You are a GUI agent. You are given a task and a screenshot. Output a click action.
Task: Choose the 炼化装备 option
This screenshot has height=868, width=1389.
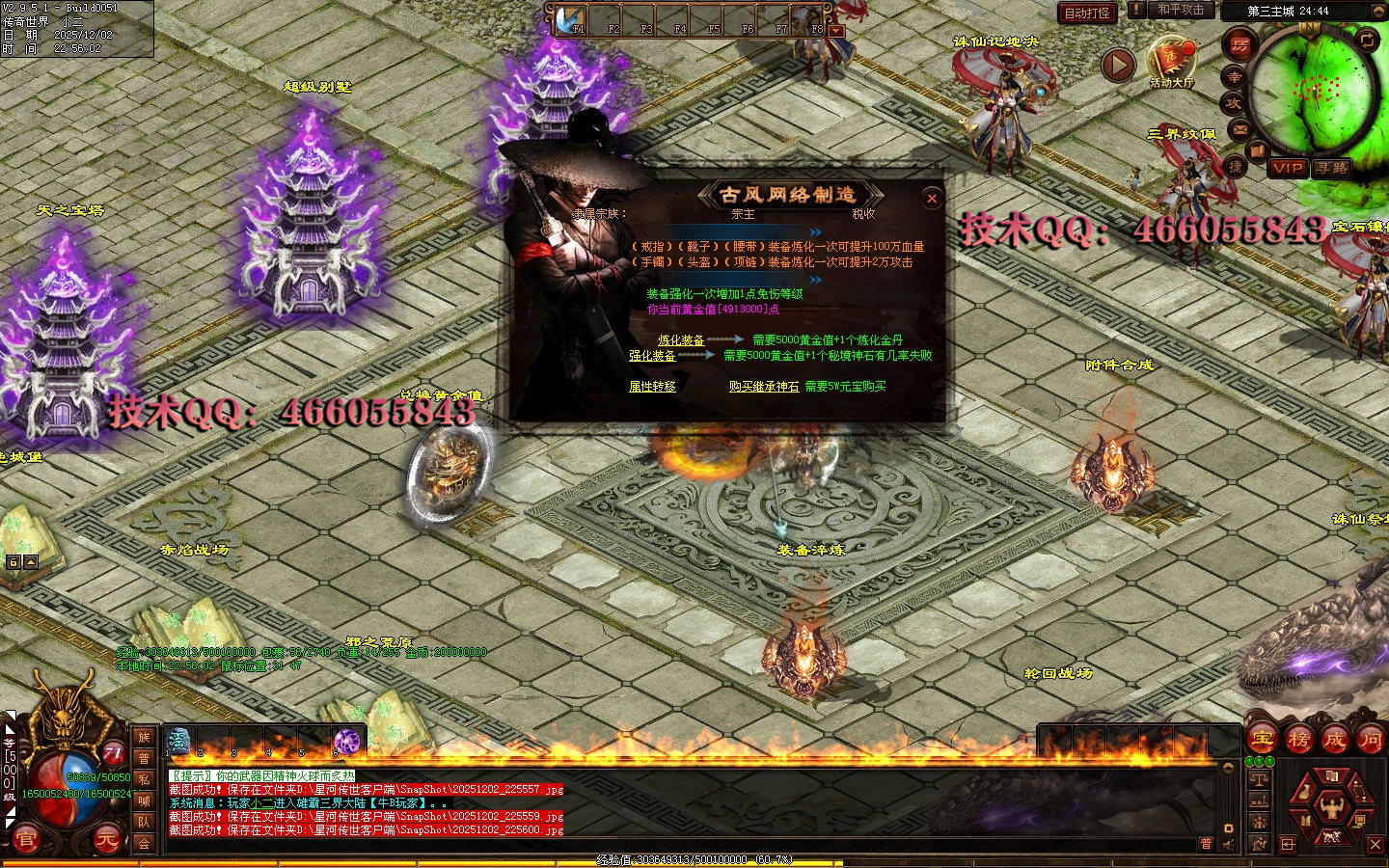681,340
